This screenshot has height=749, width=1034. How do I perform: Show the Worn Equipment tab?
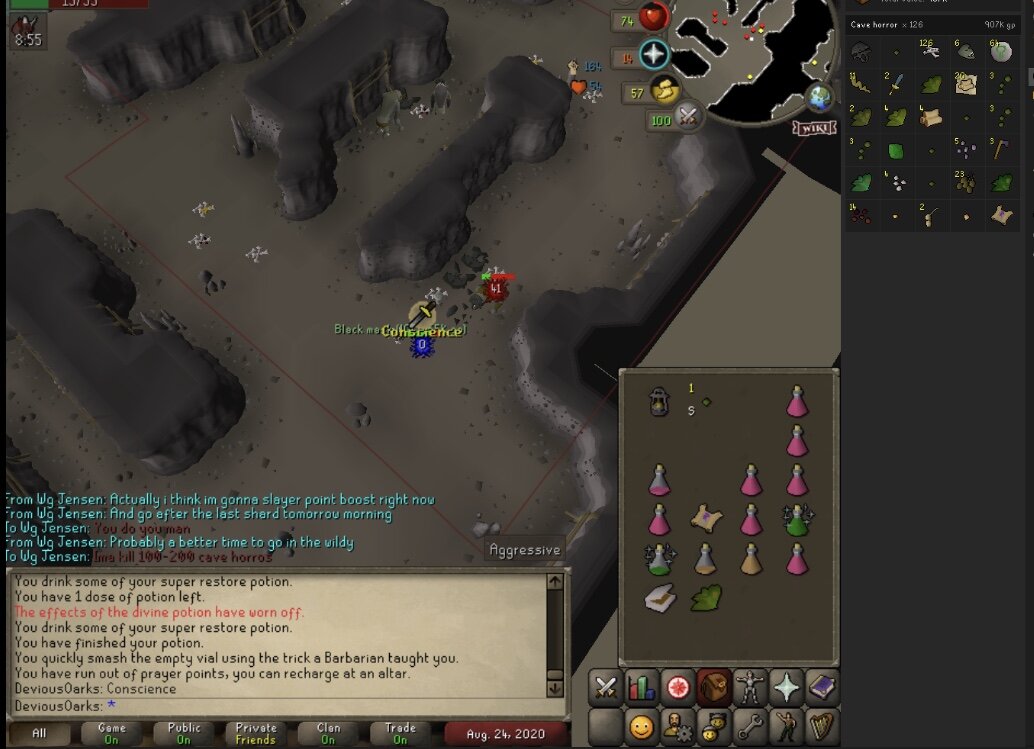750,687
